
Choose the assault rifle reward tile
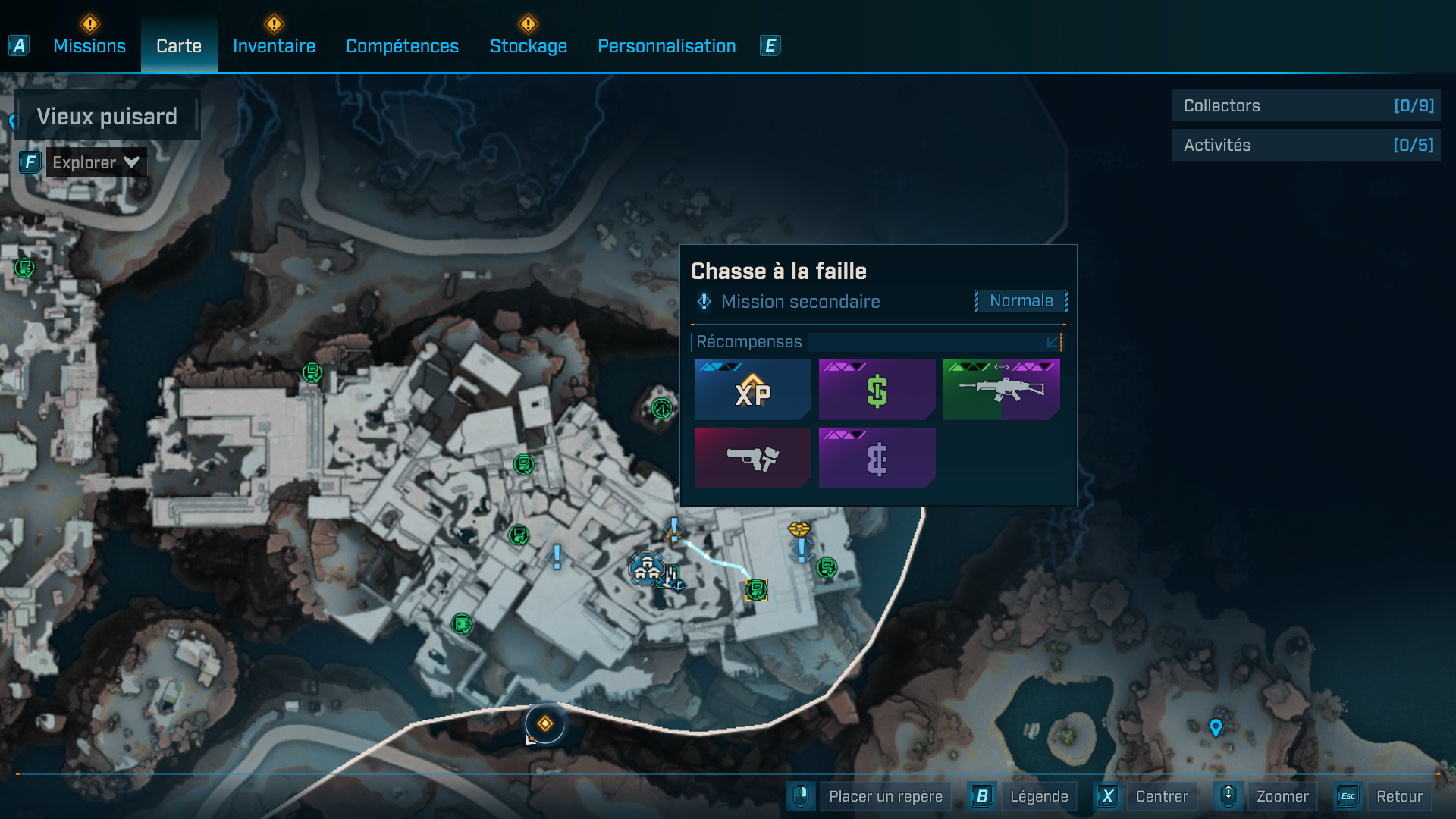(1001, 390)
